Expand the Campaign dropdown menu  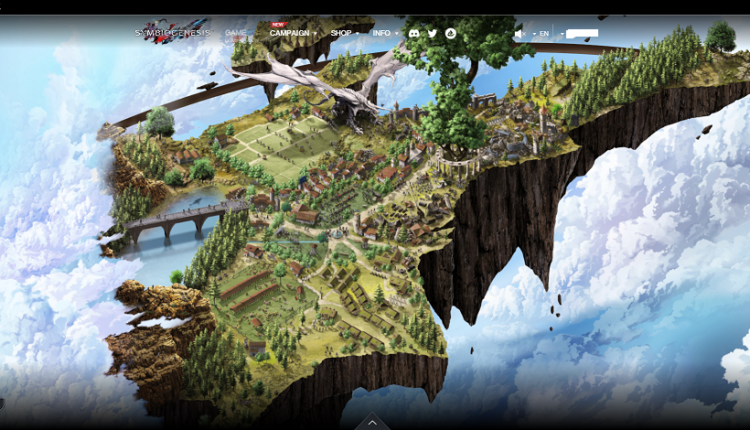292,33
